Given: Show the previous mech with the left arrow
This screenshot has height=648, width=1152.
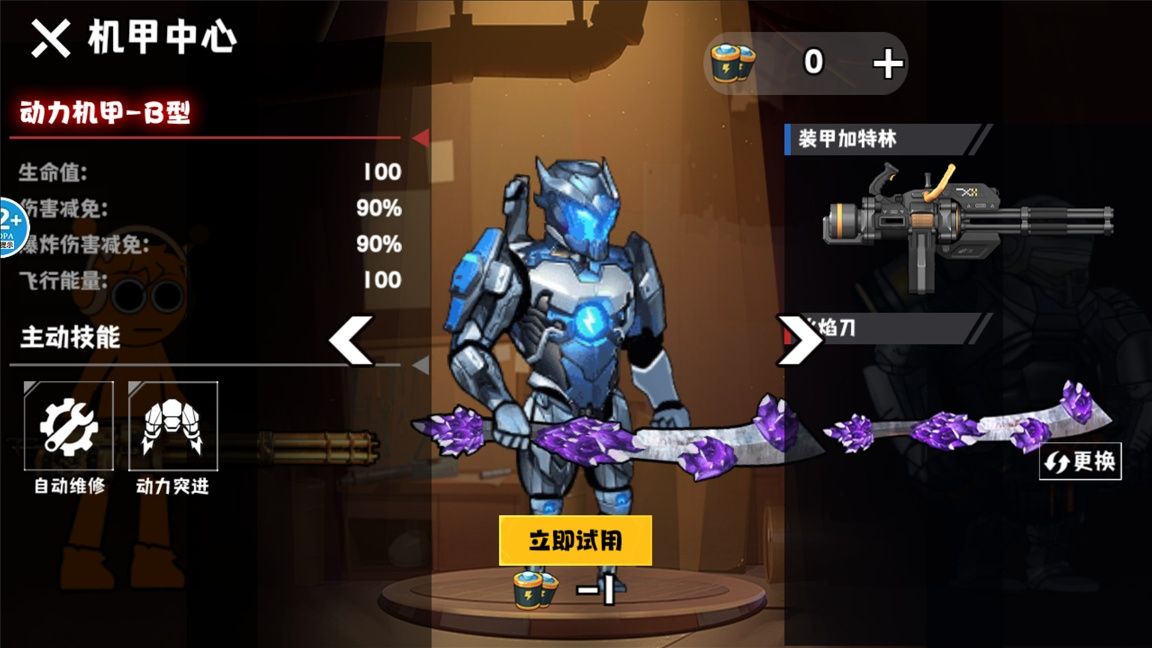Looking at the screenshot, I should click(x=351, y=340).
